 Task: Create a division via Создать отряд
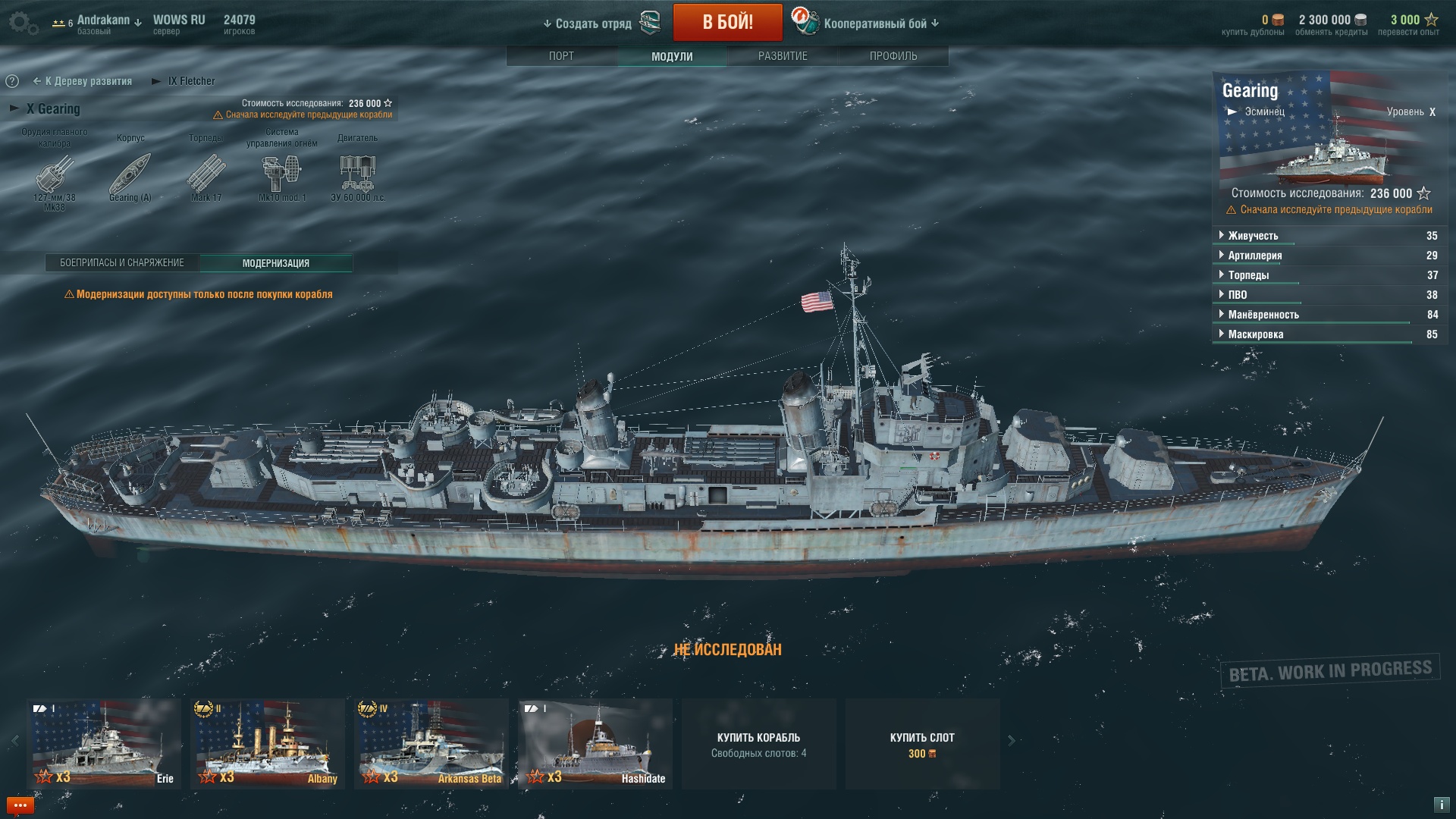tap(593, 24)
